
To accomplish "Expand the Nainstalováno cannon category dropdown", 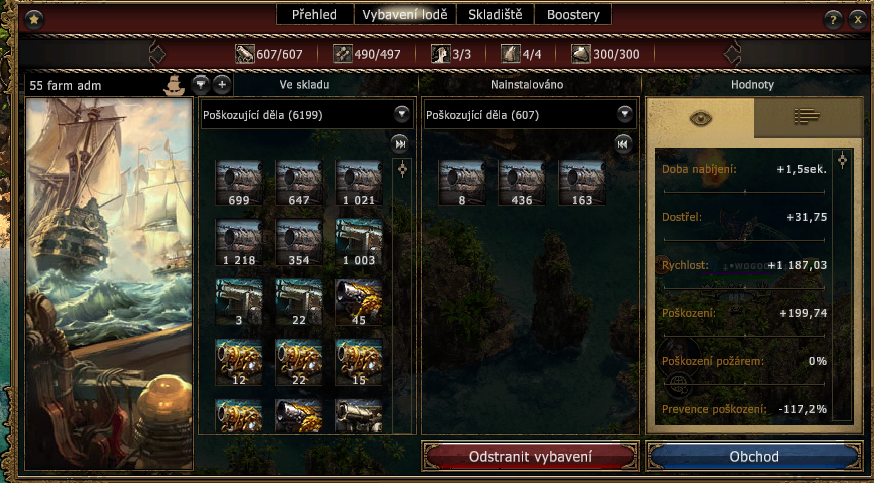I will pos(625,114).
